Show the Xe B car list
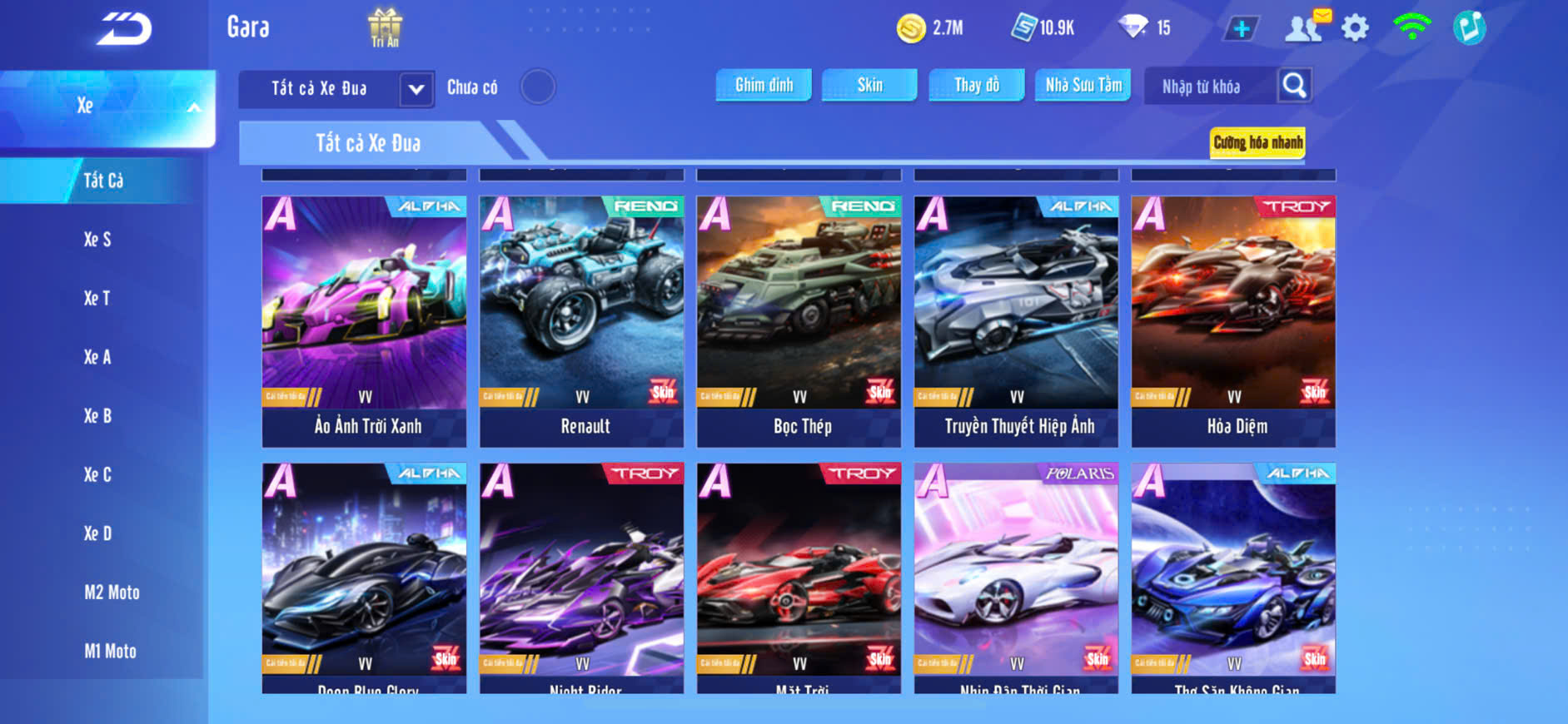The height and width of the screenshot is (724, 1568). [x=97, y=416]
